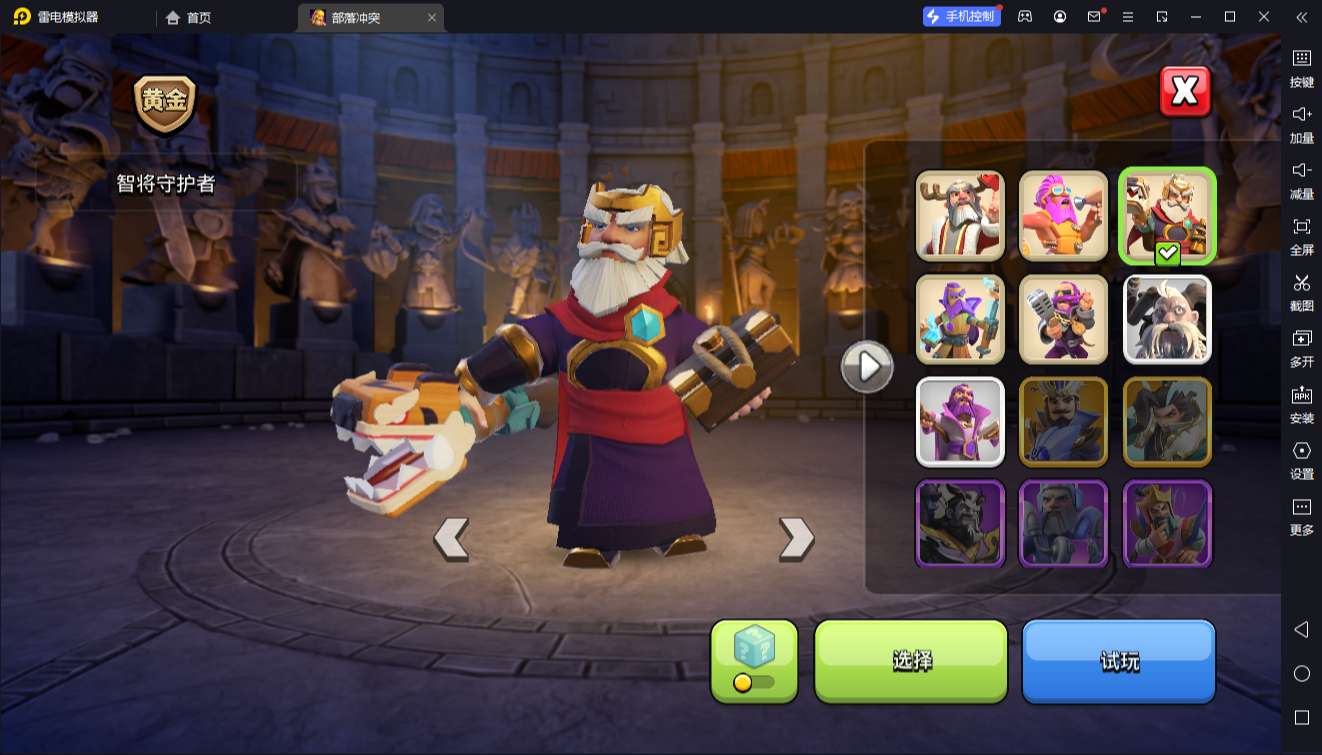This screenshot has height=755, width=1322.
Task: Choose the microphone-holding warden skin
Action: pyautogui.click(x=1063, y=319)
